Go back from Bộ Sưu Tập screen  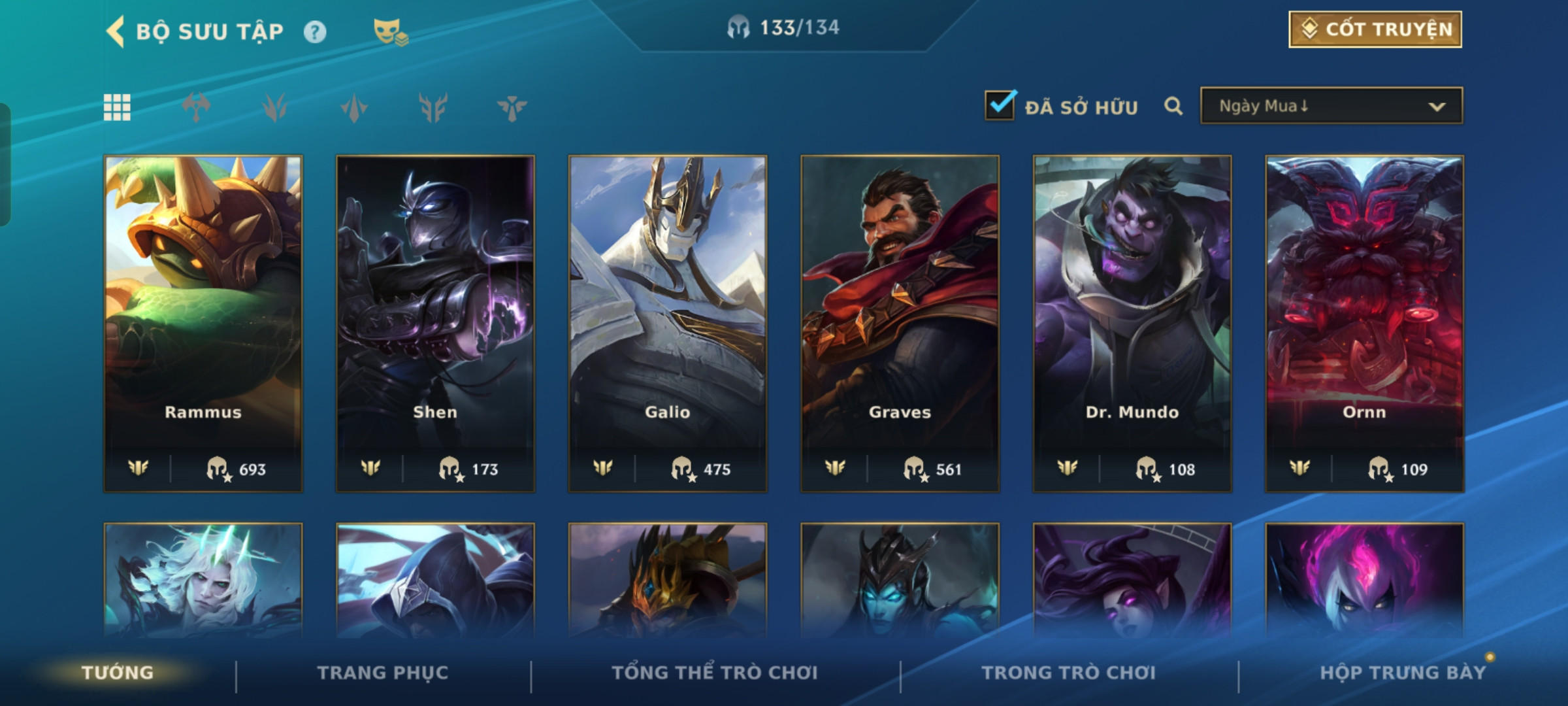tap(116, 31)
